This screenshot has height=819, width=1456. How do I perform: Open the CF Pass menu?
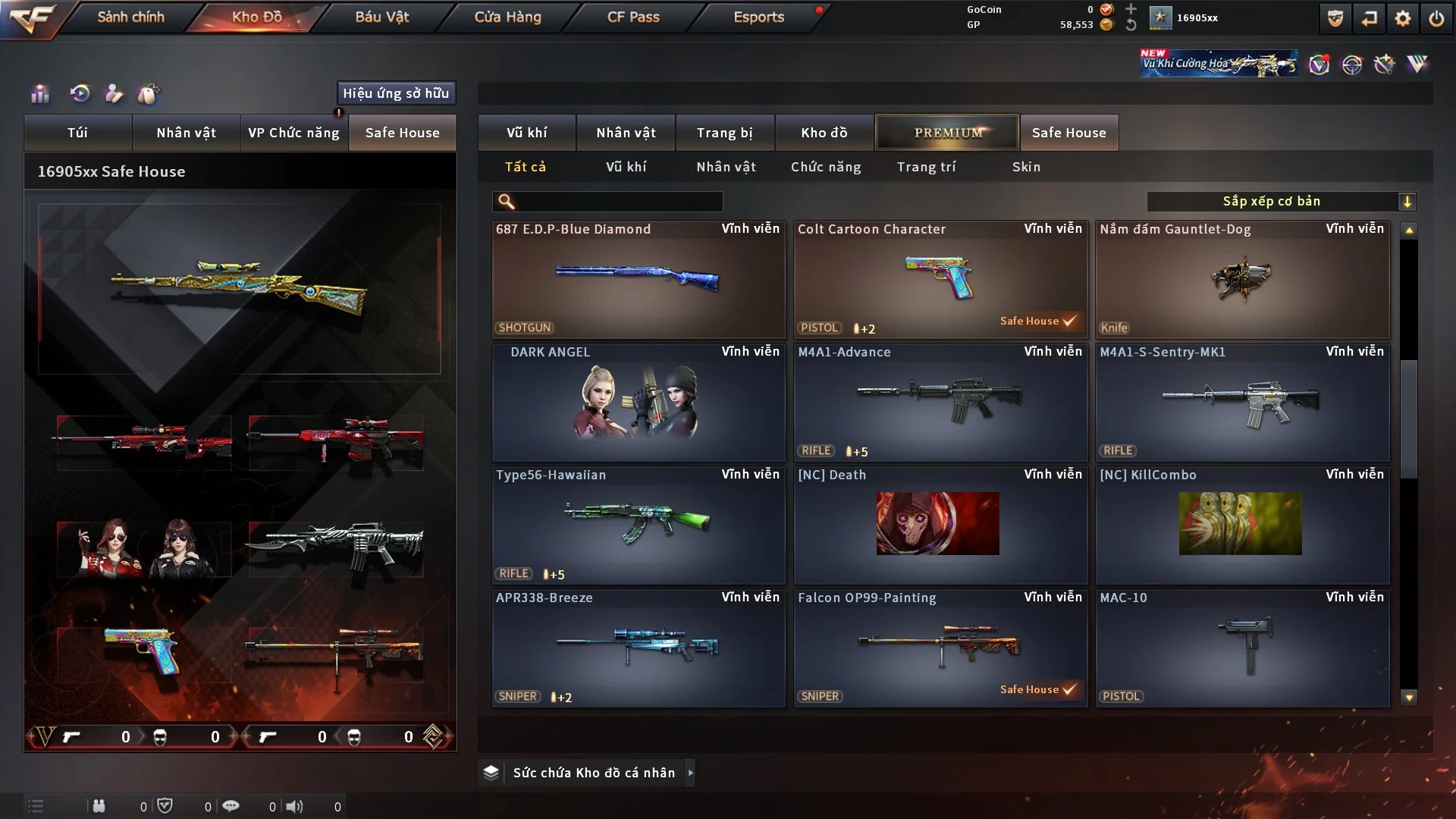[633, 17]
